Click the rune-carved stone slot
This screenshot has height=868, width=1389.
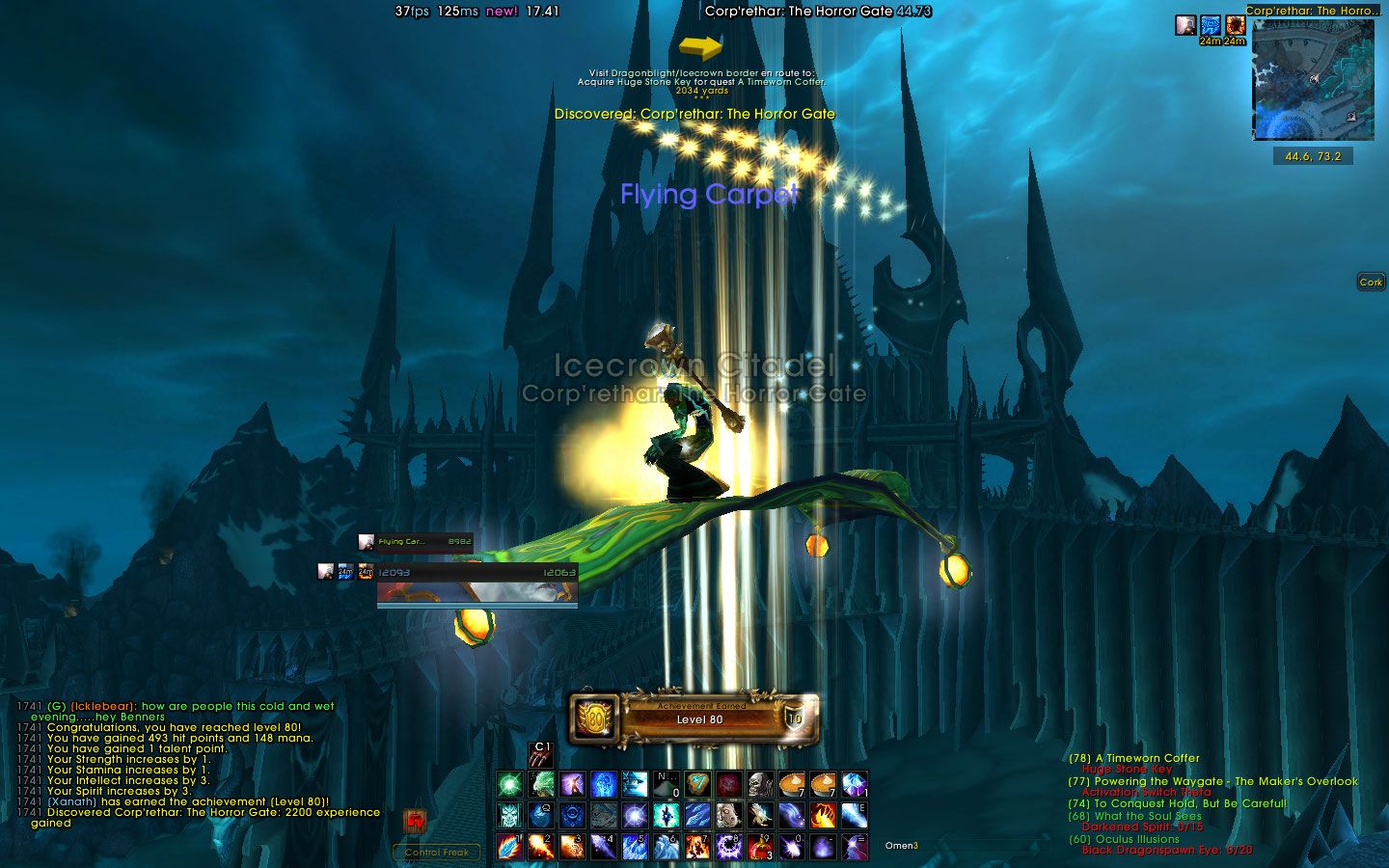pyautogui.click(x=697, y=784)
